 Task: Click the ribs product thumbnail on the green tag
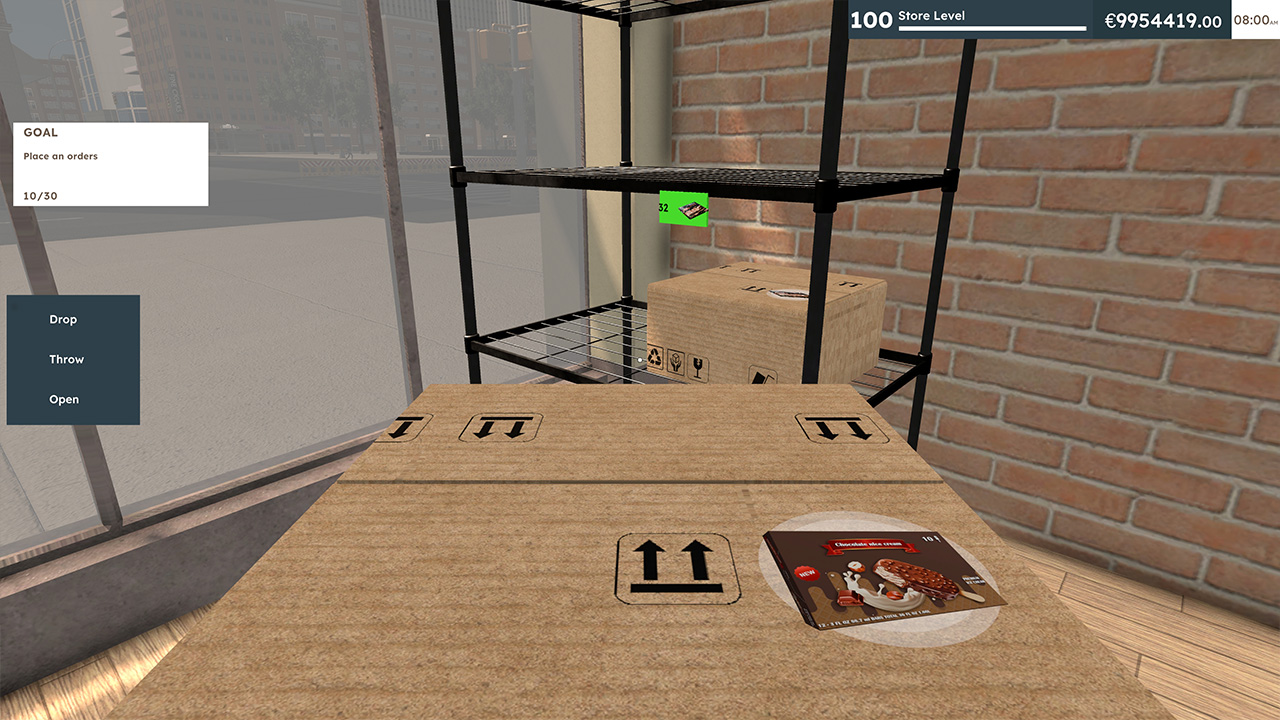694,211
